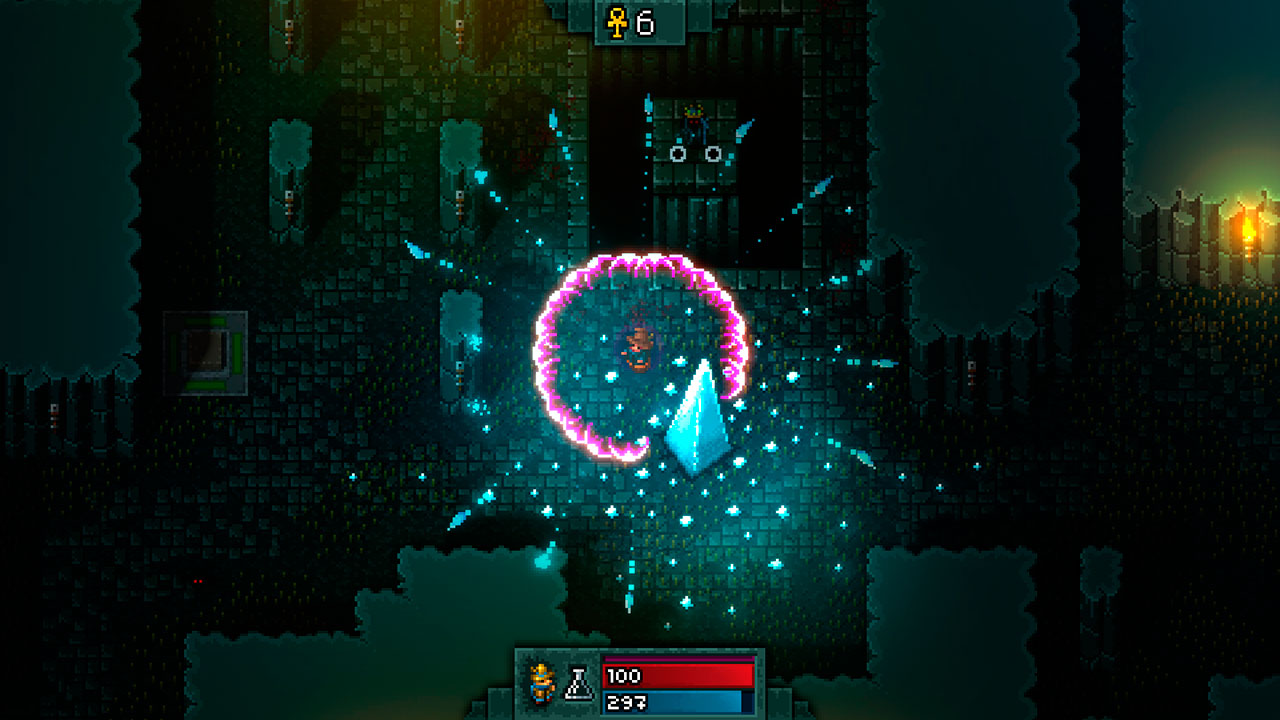Screen dimensions: 1280x720
Task: Click the ankh display panel at screen top
Action: [x=638, y=22]
